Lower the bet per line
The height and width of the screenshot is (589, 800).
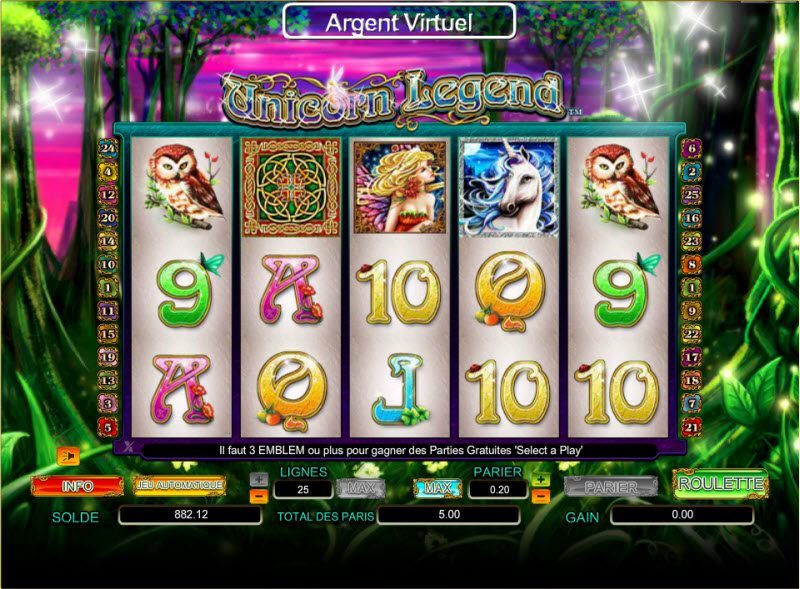(x=542, y=495)
